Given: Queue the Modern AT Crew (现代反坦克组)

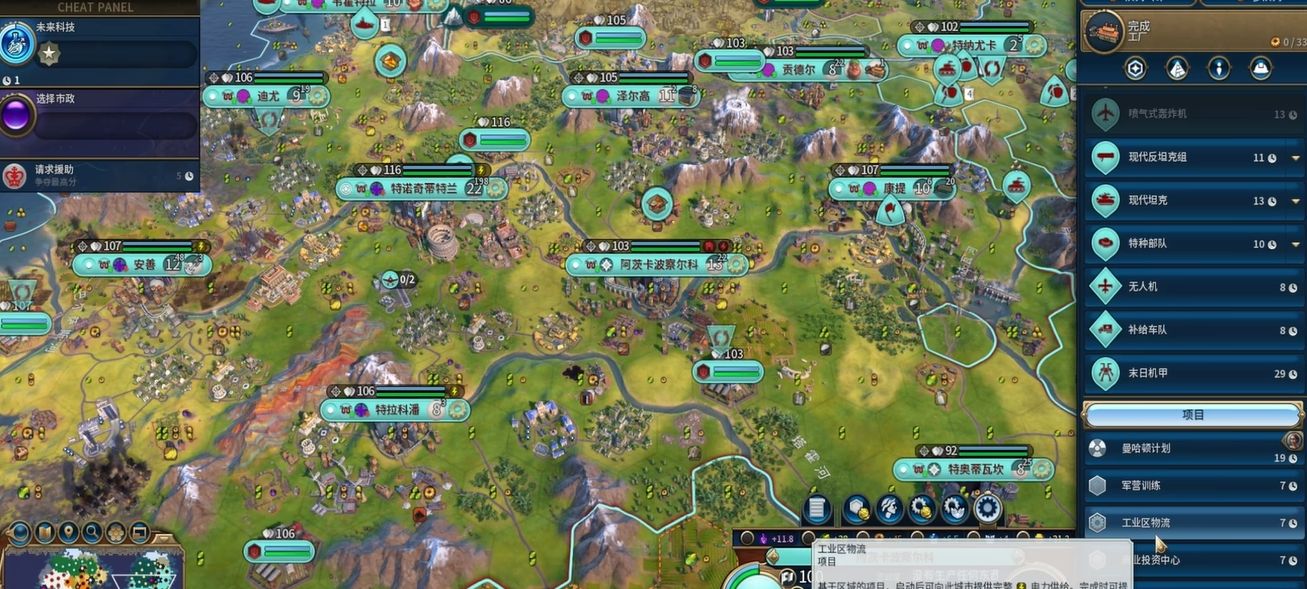Looking at the screenshot, I should point(1190,157).
